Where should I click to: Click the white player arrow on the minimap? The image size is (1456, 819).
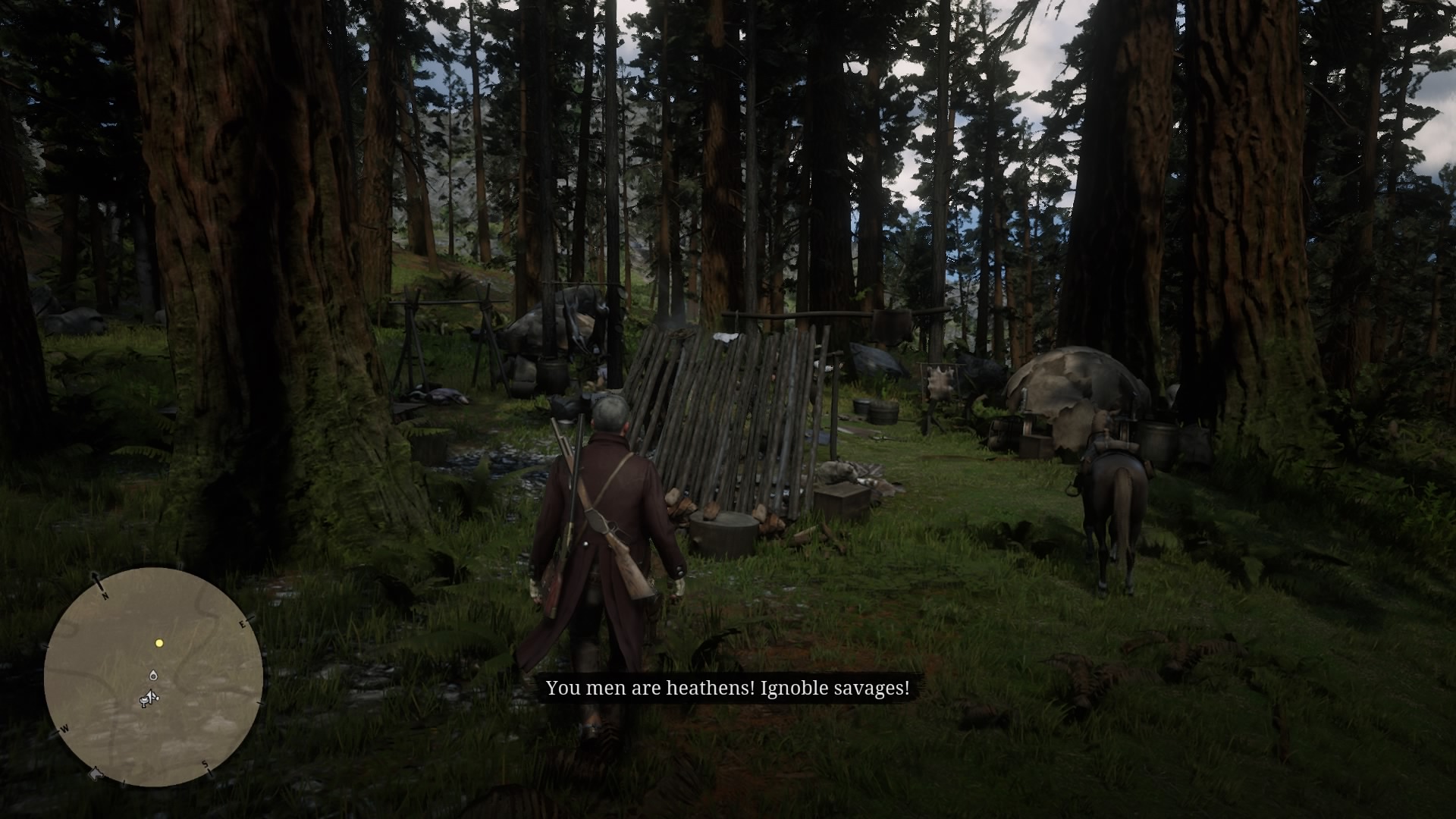click(151, 695)
